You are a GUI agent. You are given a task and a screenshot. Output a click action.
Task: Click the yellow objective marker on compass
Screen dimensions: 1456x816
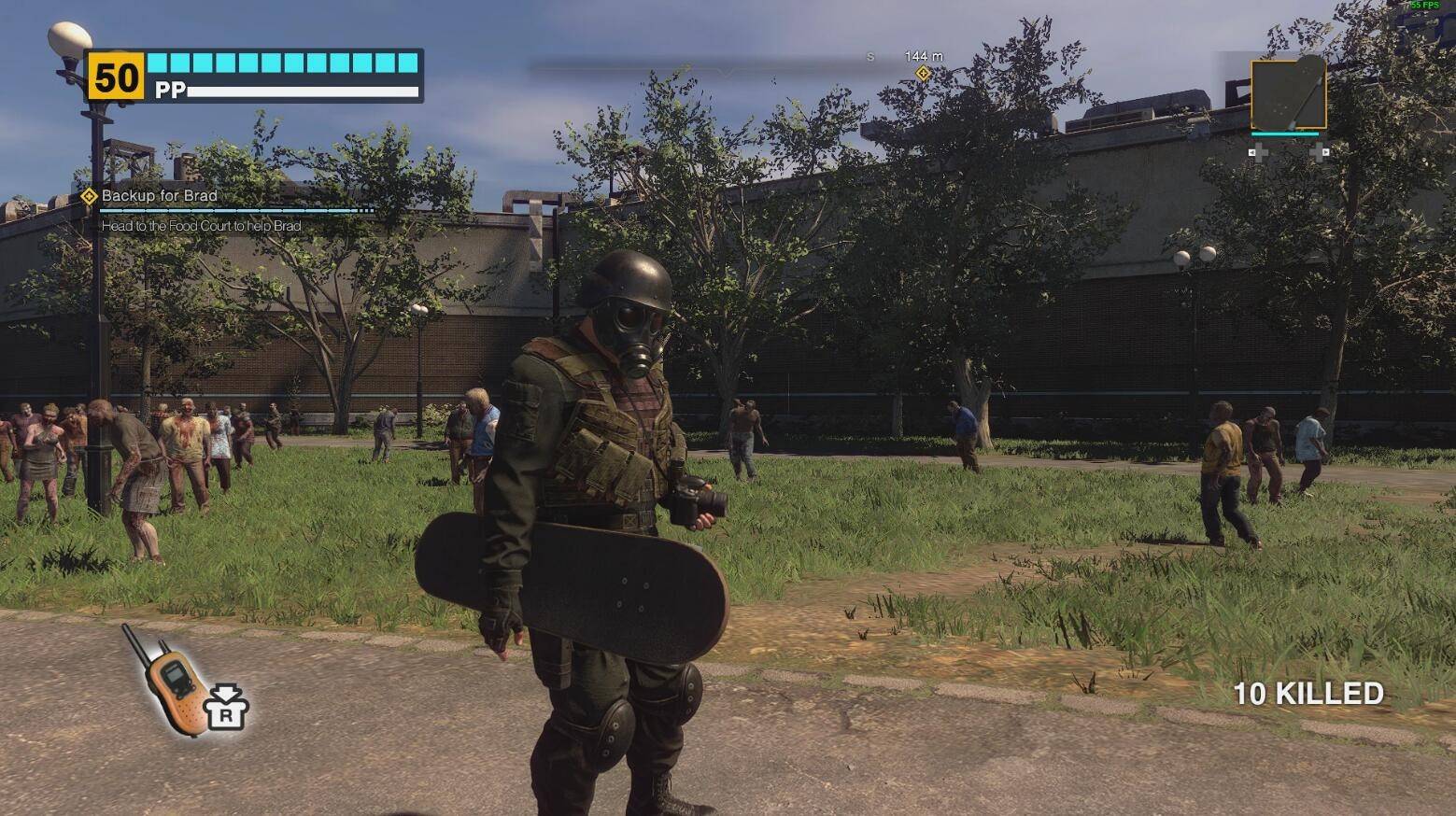(923, 74)
